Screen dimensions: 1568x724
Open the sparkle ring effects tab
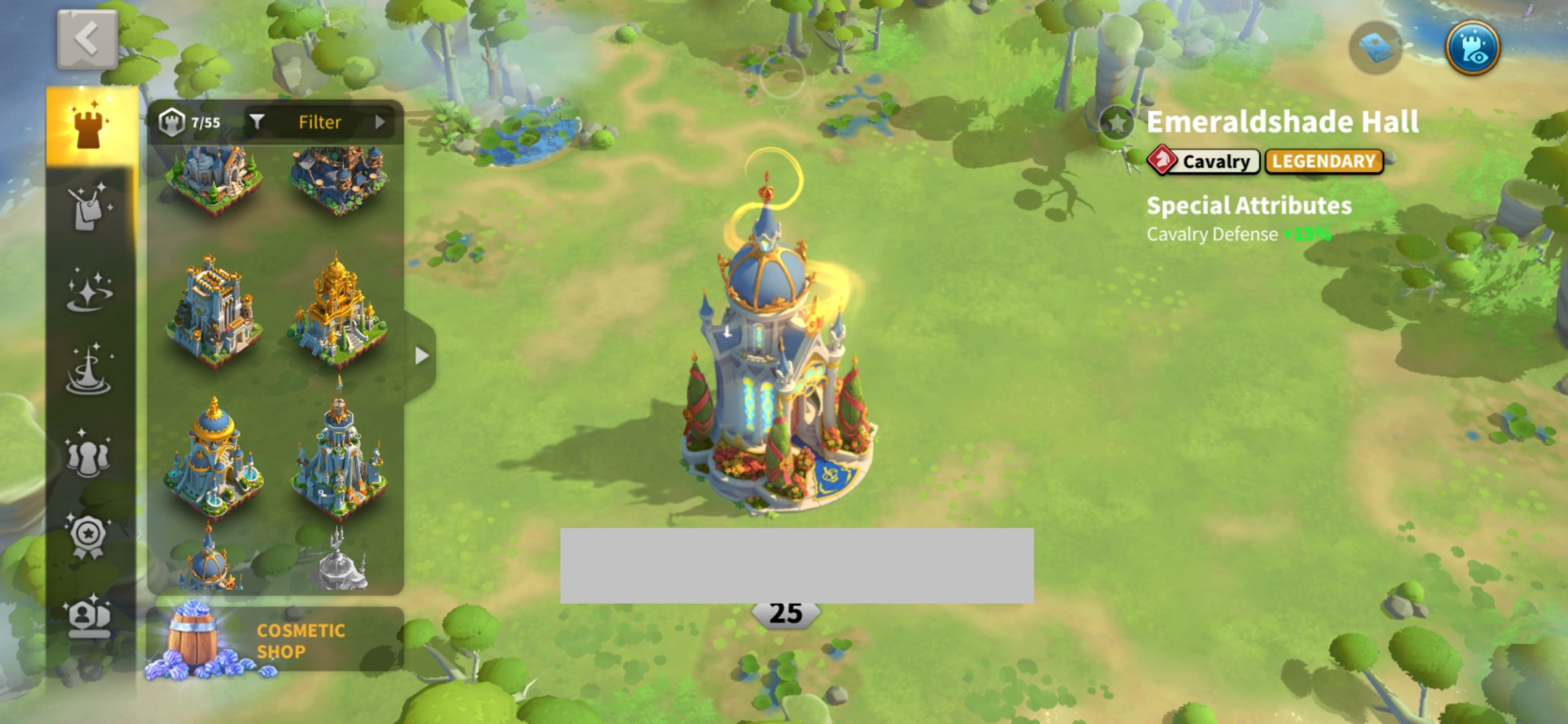pos(90,289)
